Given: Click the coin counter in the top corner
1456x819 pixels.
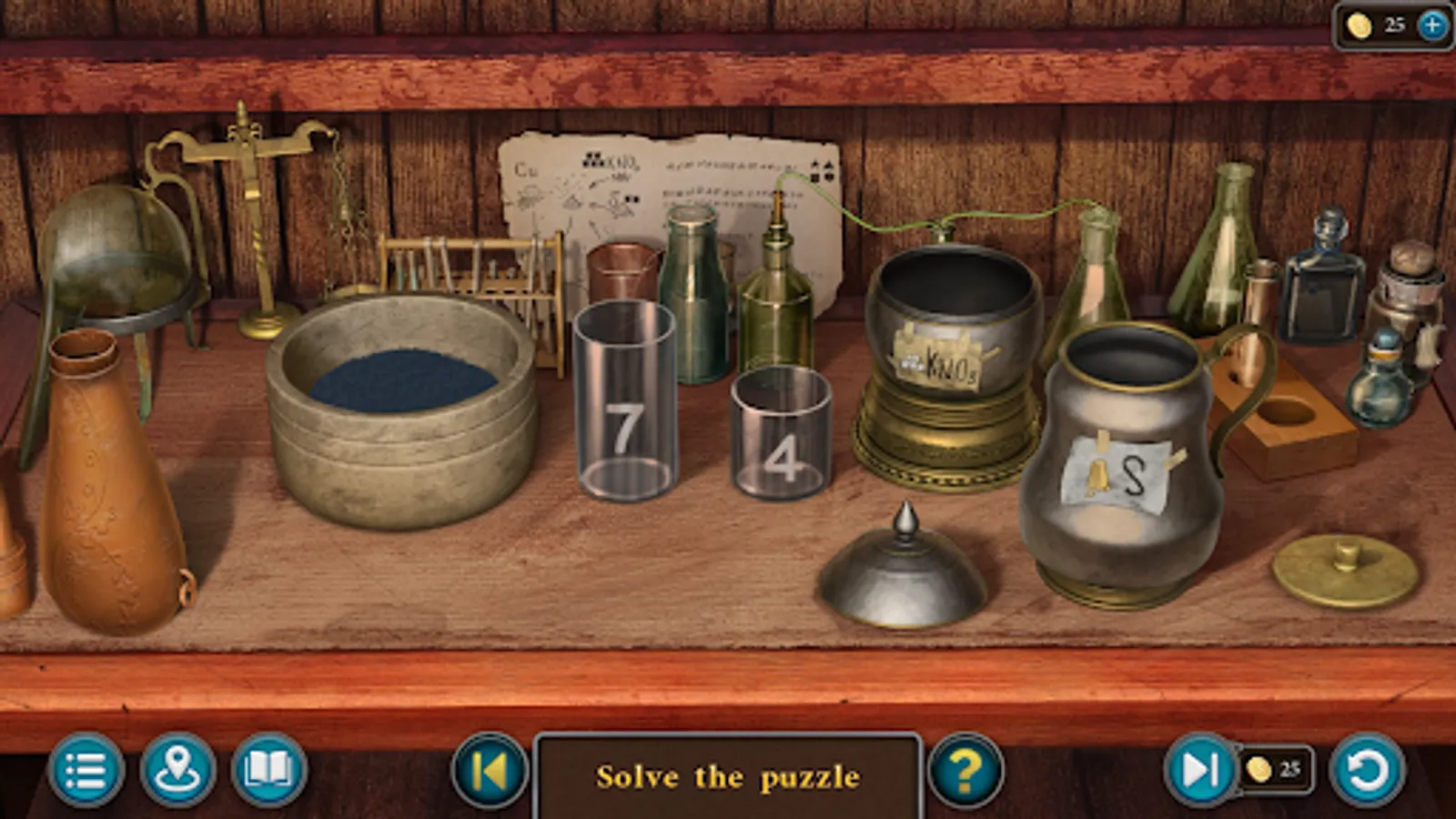Looking at the screenshot, I should pos(1377,27).
